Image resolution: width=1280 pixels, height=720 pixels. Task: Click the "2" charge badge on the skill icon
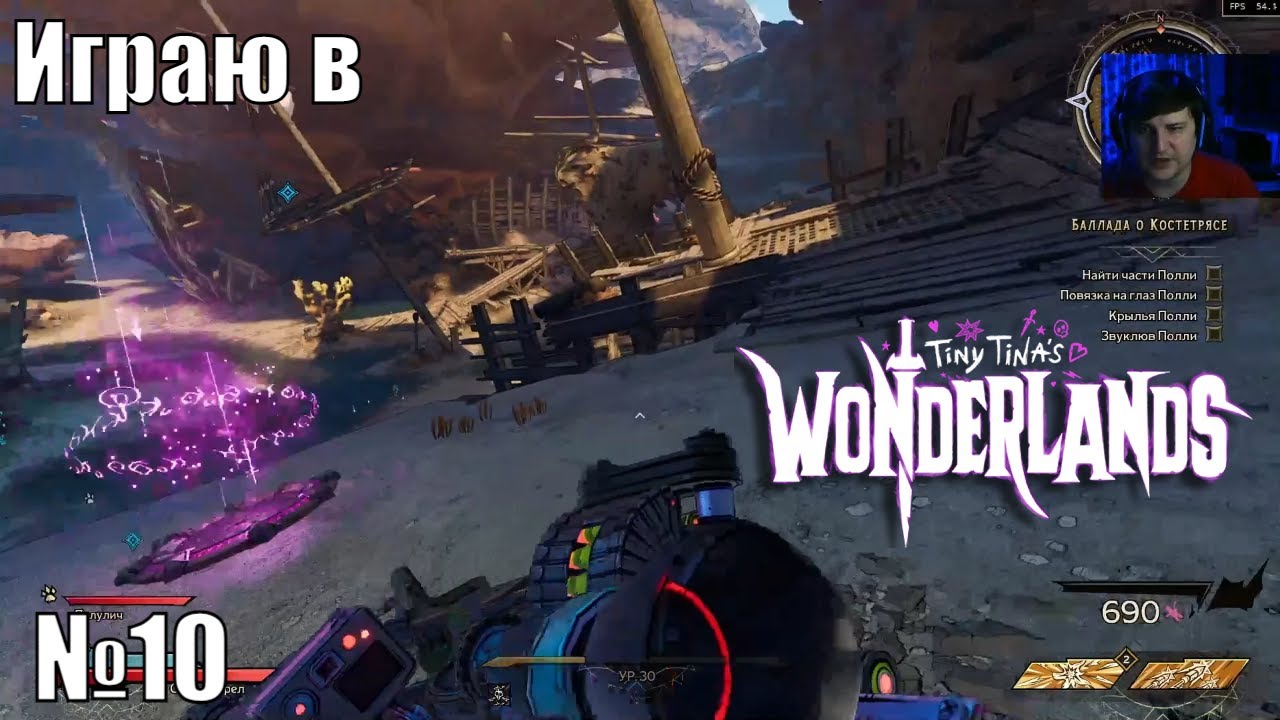[x=1126, y=659]
